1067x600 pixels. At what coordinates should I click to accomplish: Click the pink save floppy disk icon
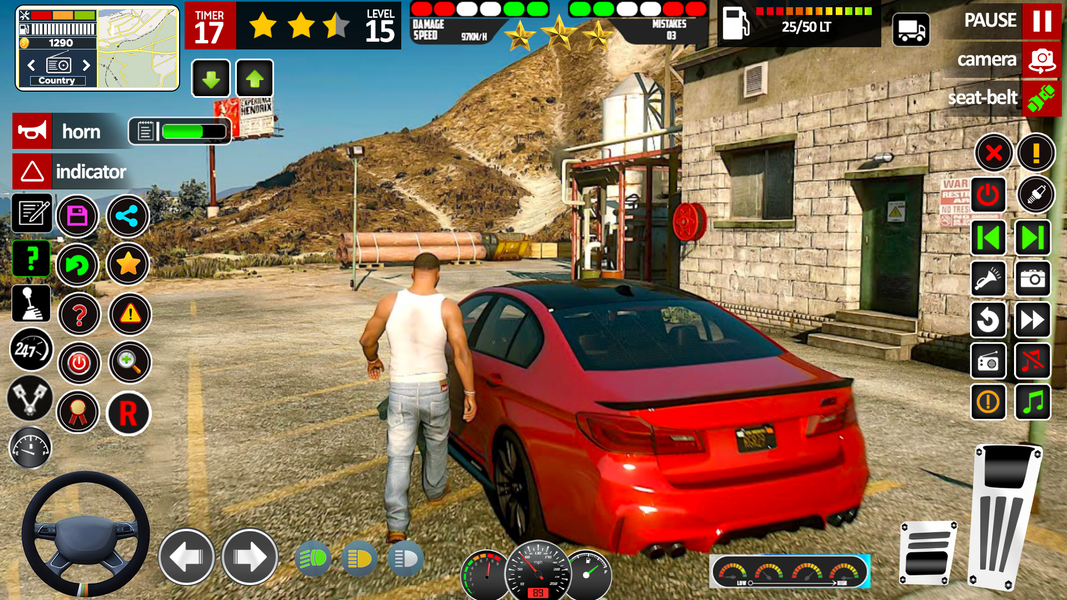pyautogui.click(x=77, y=215)
